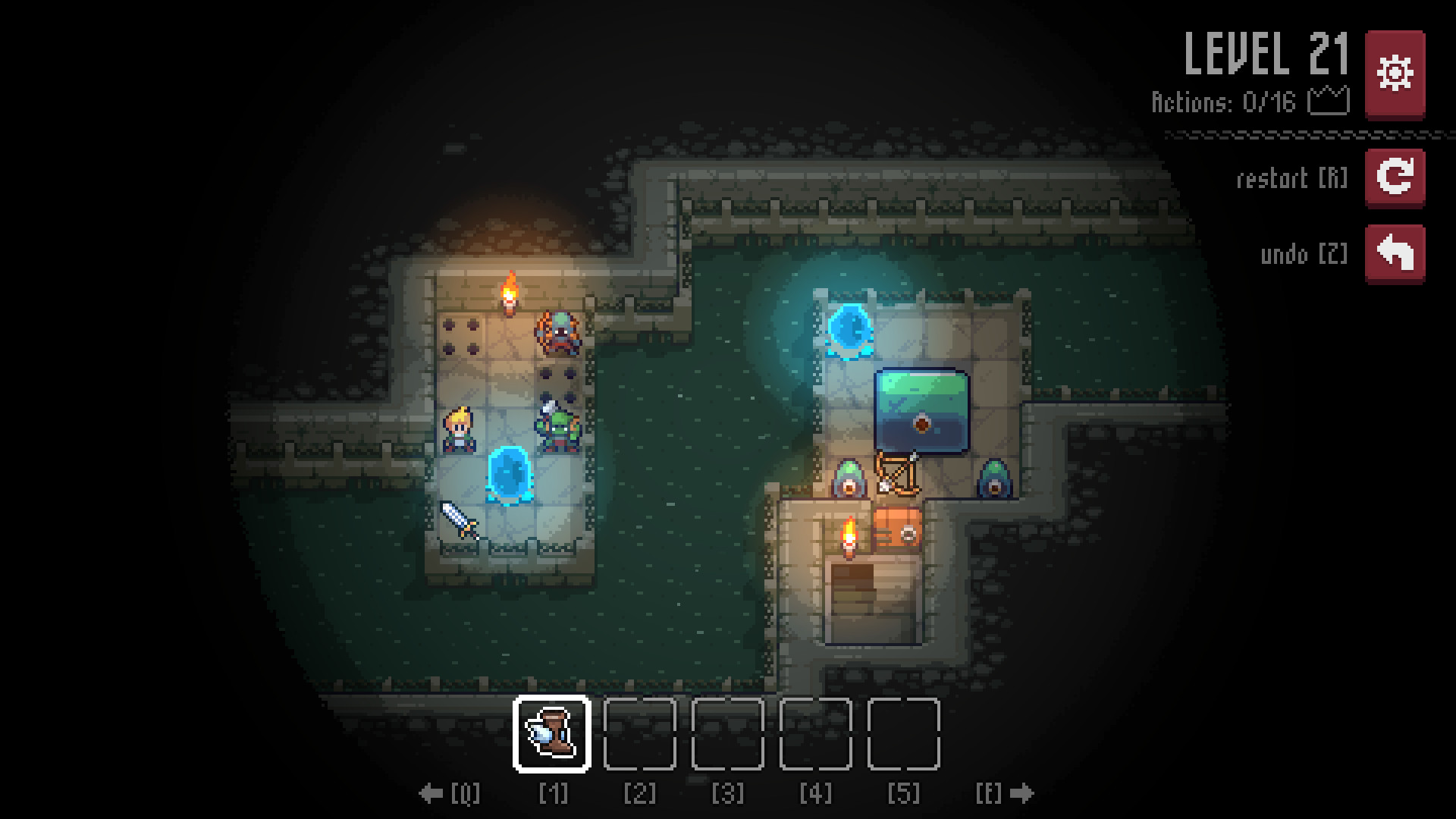
Task: Click the green goblin enemy
Action: pos(559,428)
